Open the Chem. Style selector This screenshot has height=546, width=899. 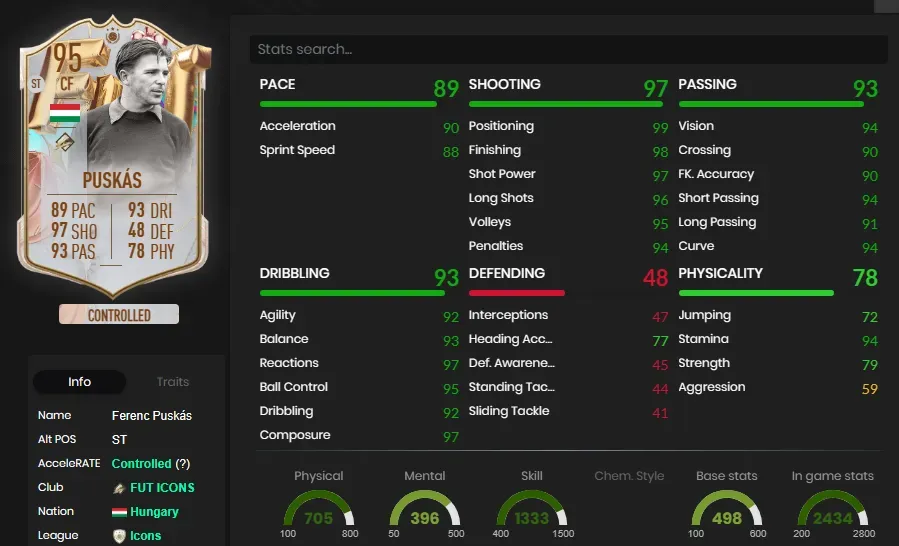pos(629,476)
